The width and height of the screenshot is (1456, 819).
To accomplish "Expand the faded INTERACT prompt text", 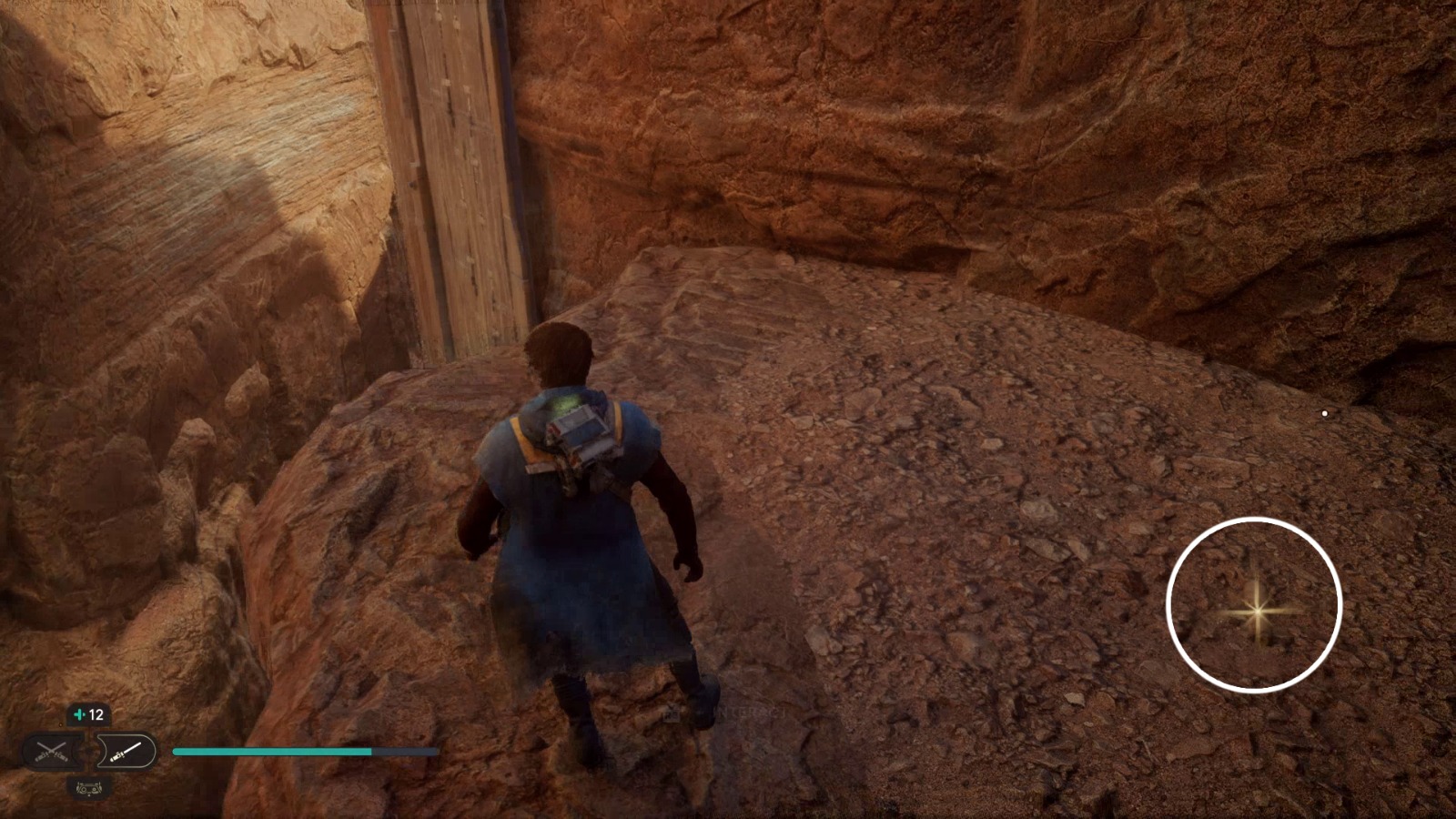I will [755, 713].
